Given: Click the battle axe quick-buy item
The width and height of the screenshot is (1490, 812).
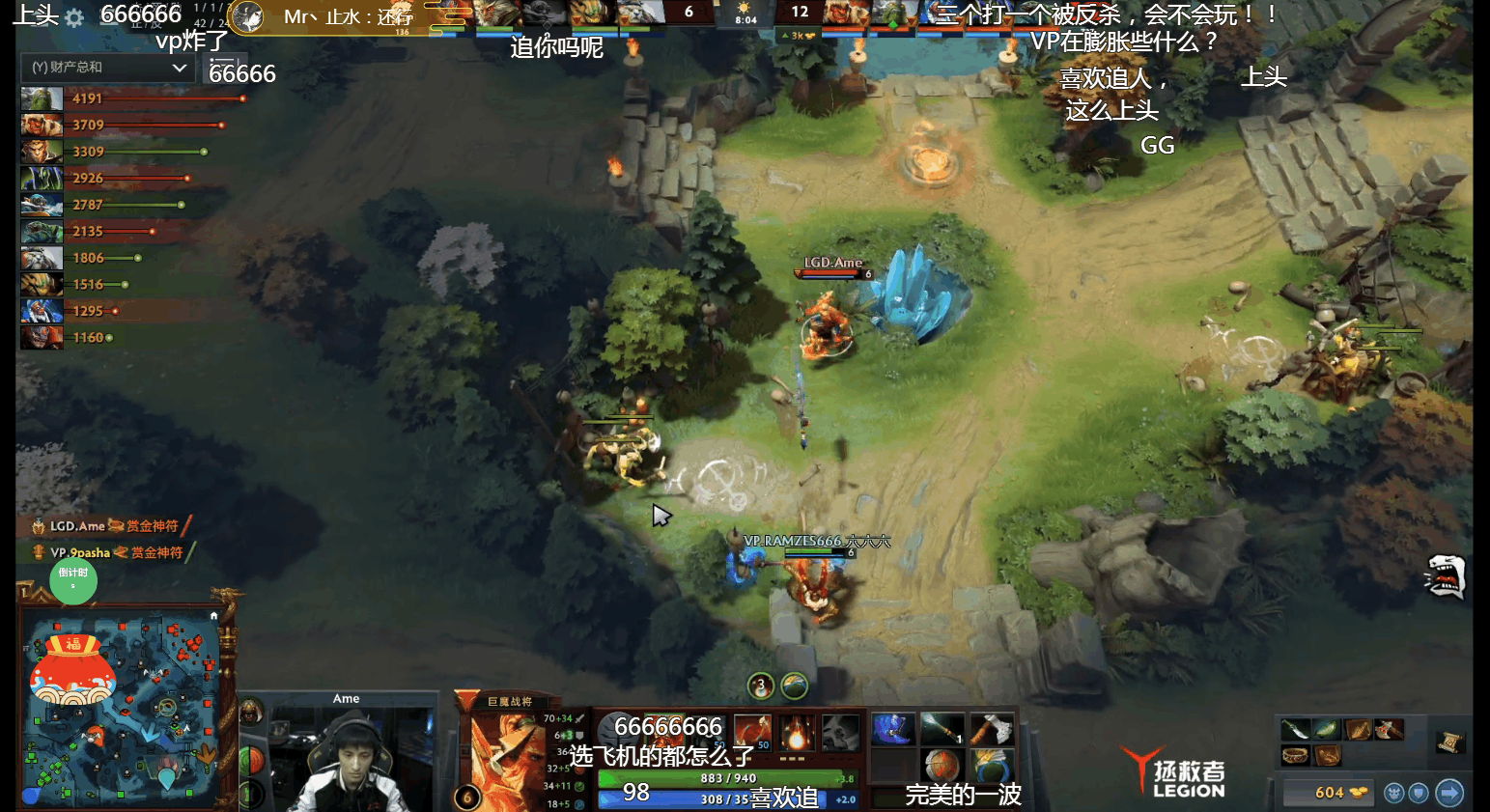Looking at the screenshot, I should [1389, 729].
